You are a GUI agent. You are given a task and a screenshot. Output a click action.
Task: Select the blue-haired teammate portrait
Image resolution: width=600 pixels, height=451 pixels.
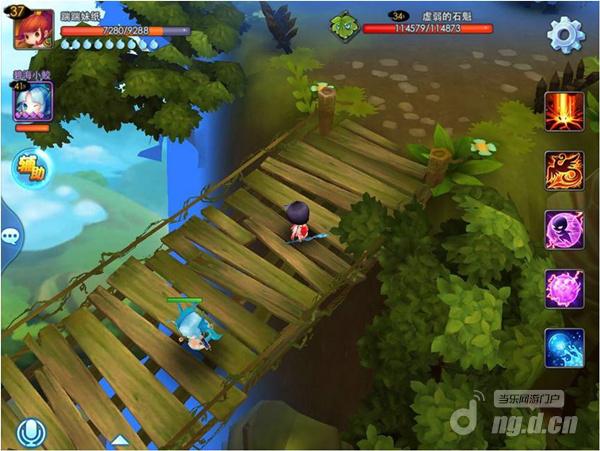pyautogui.click(x=33, y=102)
